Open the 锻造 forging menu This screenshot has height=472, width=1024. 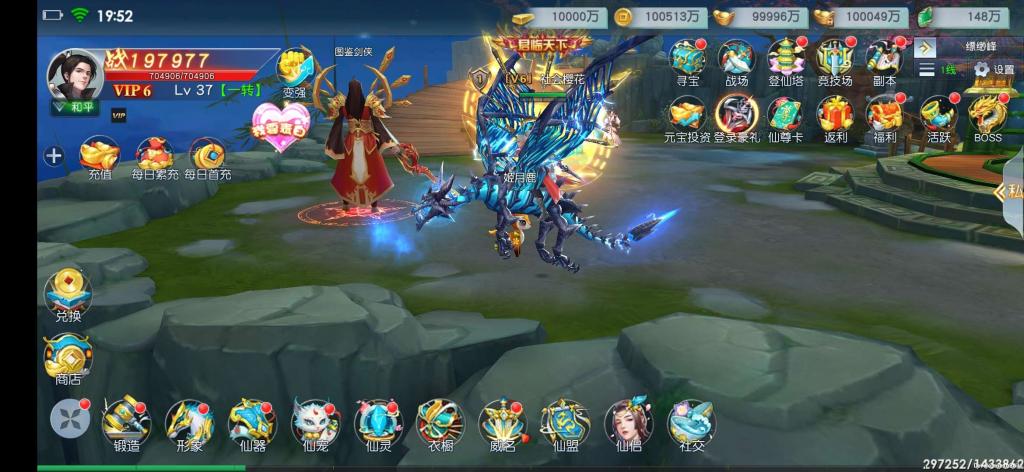point(125,422)
